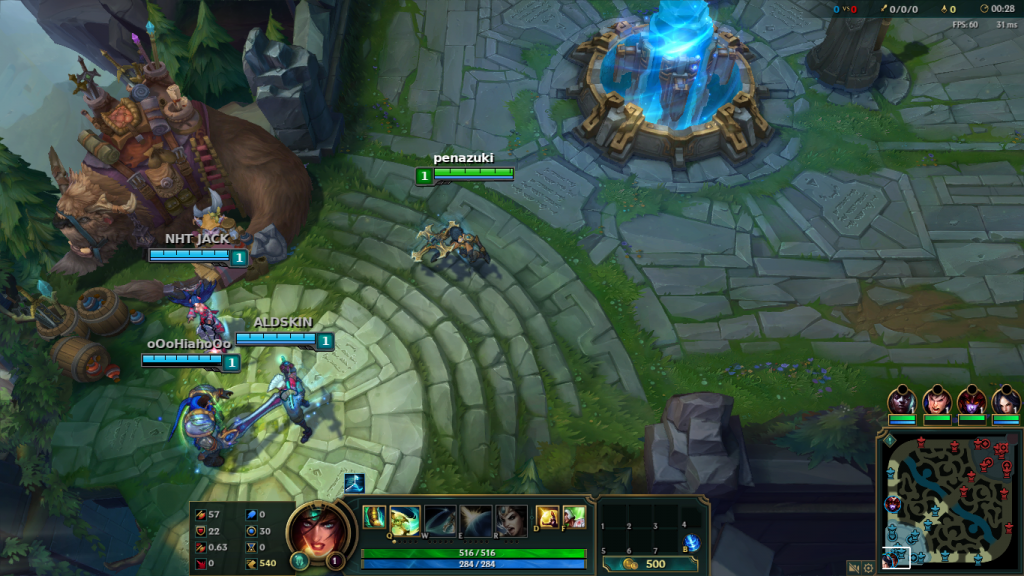Cast the W ability from the bar

click(440, 519)
